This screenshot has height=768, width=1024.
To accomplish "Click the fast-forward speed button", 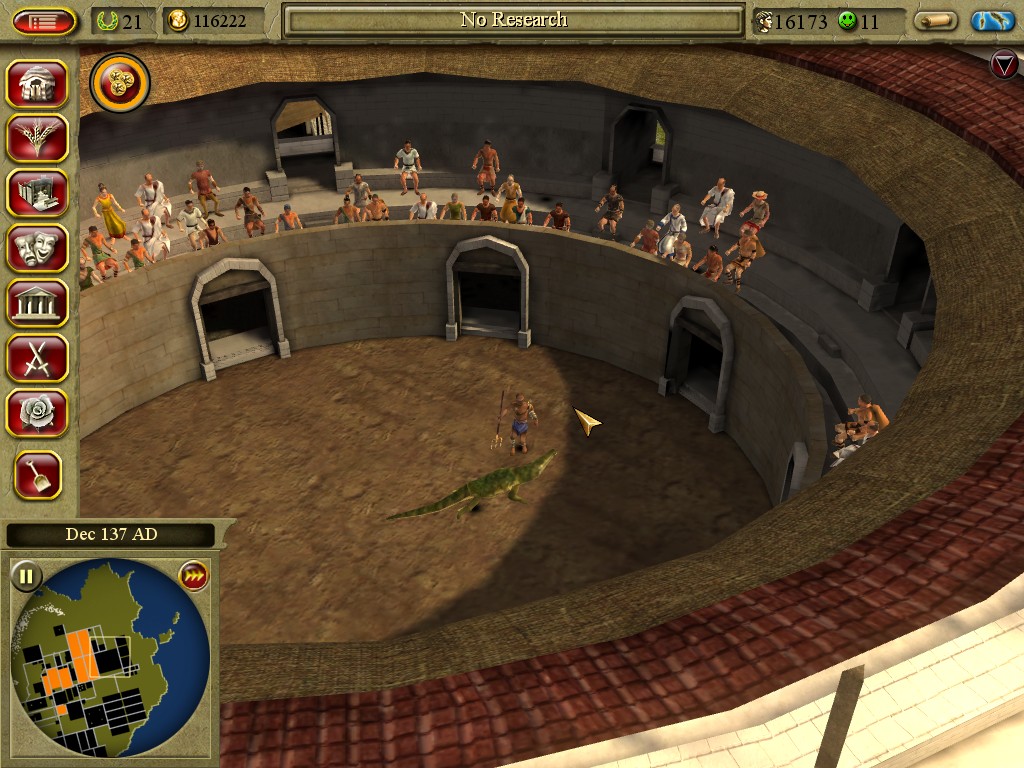I will (192, 576).
